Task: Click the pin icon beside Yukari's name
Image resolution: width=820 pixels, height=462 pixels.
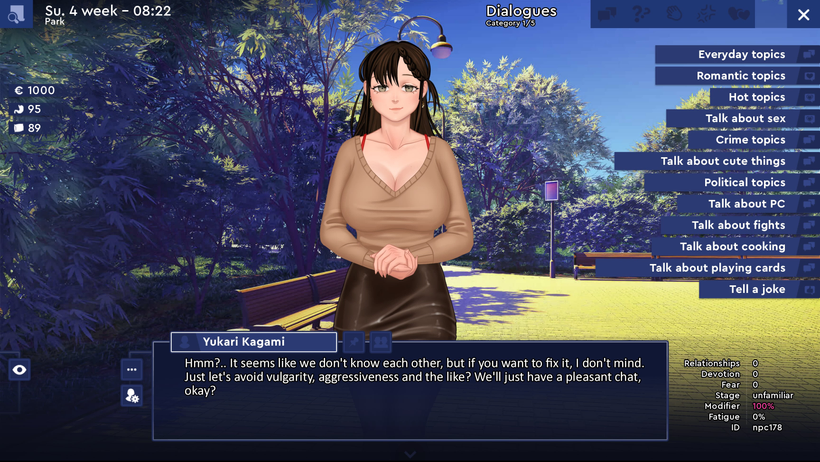Action: 354,342
